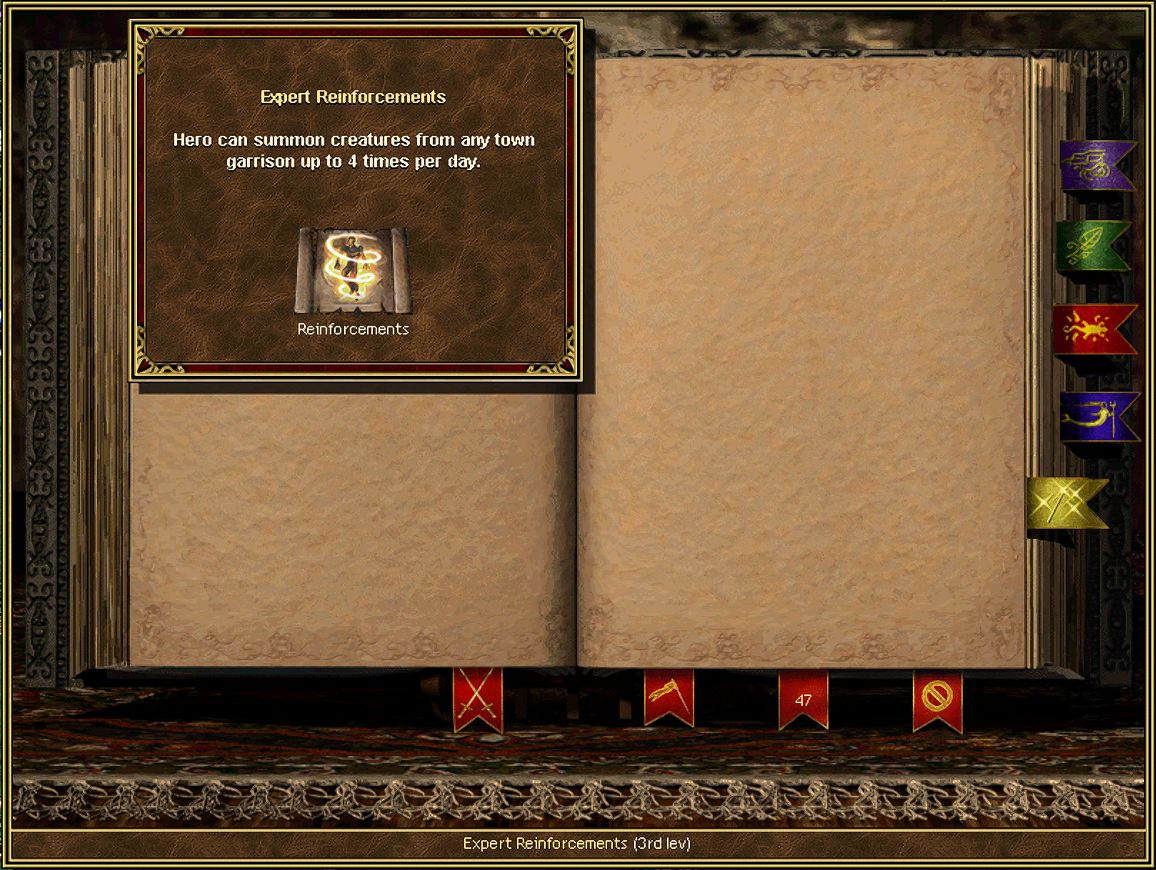The height and width of the screenshot is (870, 1156).
Task: Select the yellow sparkles banner tab
Action: click(x=1066, y=503)
